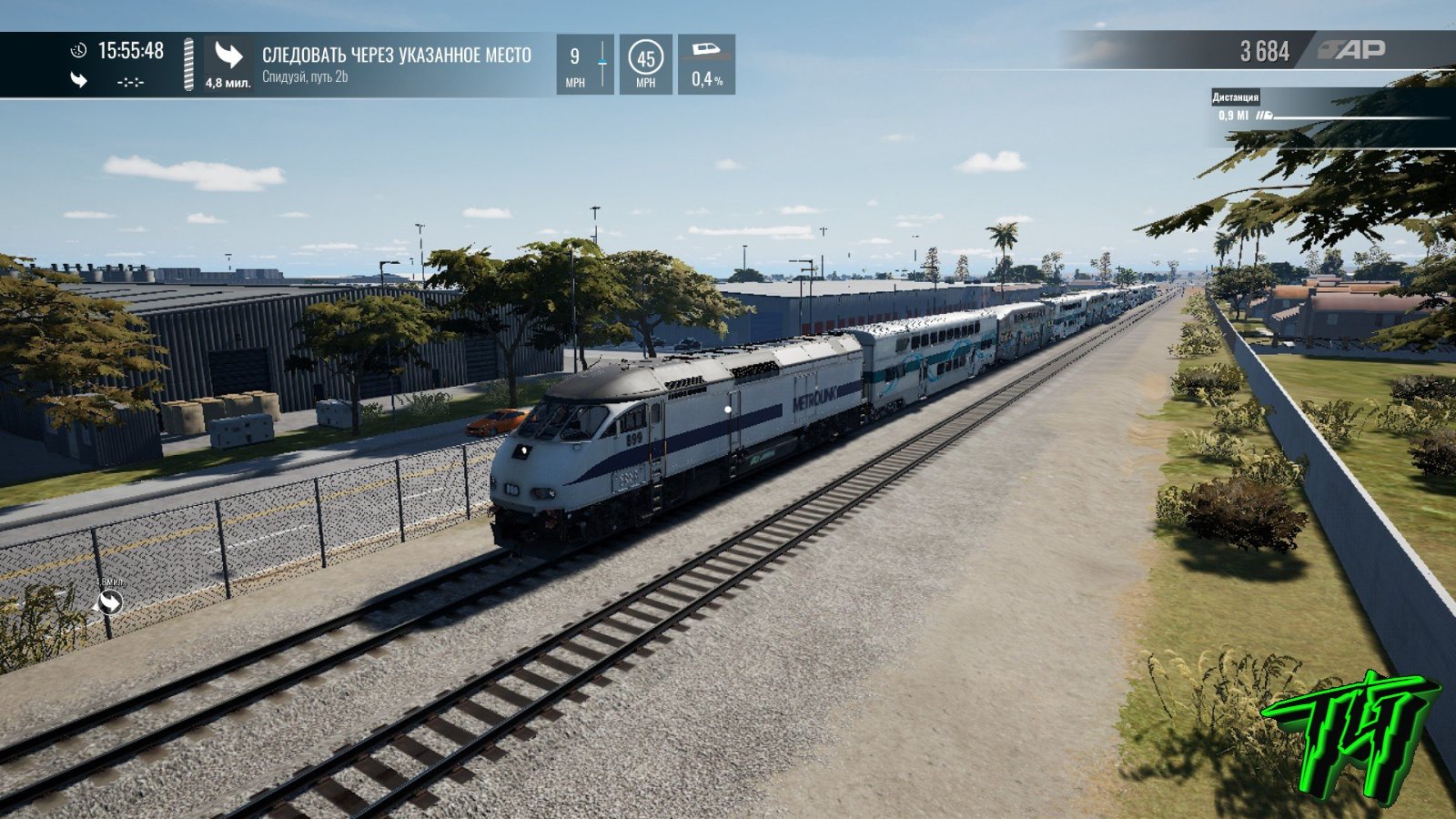
Task: Click the track gradient icon
Action: [x=706, y=51]
